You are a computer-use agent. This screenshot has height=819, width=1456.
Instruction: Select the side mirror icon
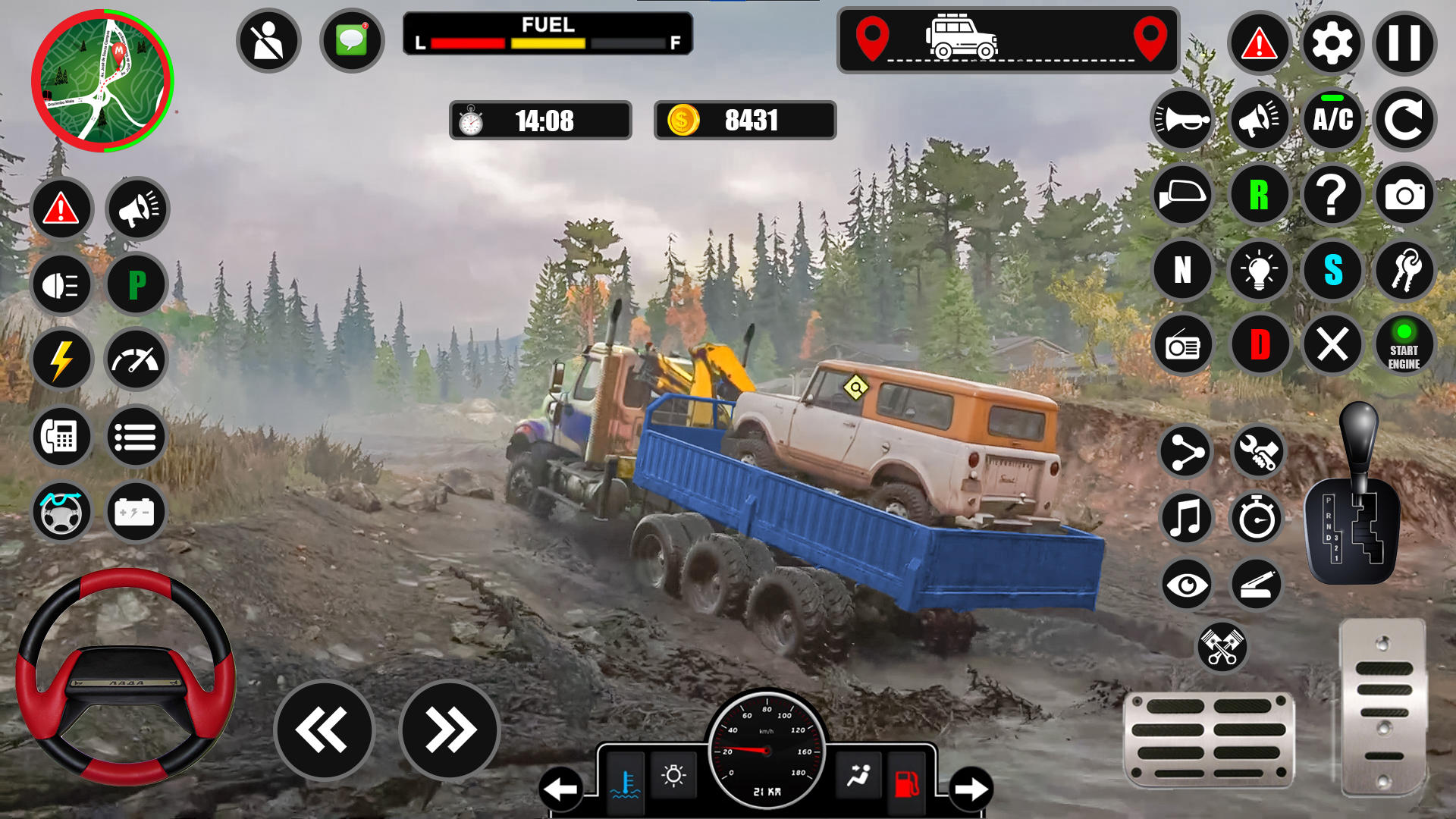1181,195
